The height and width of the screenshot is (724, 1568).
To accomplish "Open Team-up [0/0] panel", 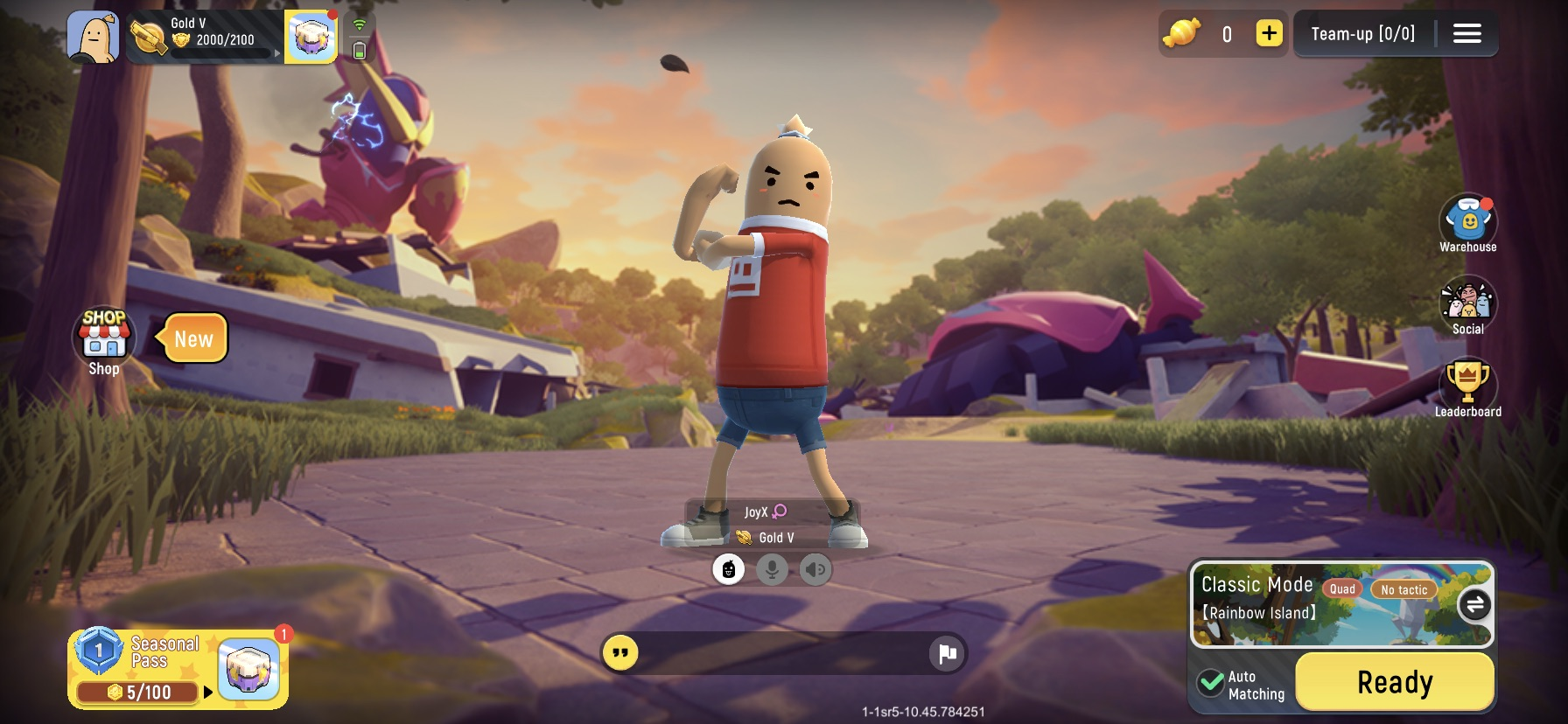I will pyautogui.click(x=1361, y=33).
